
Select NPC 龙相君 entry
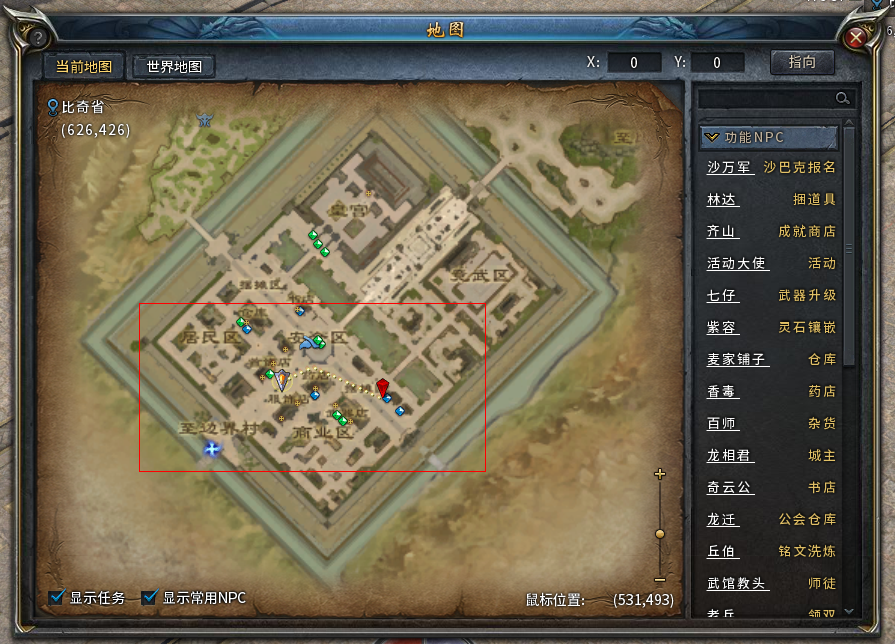click(x=729, y=456)
